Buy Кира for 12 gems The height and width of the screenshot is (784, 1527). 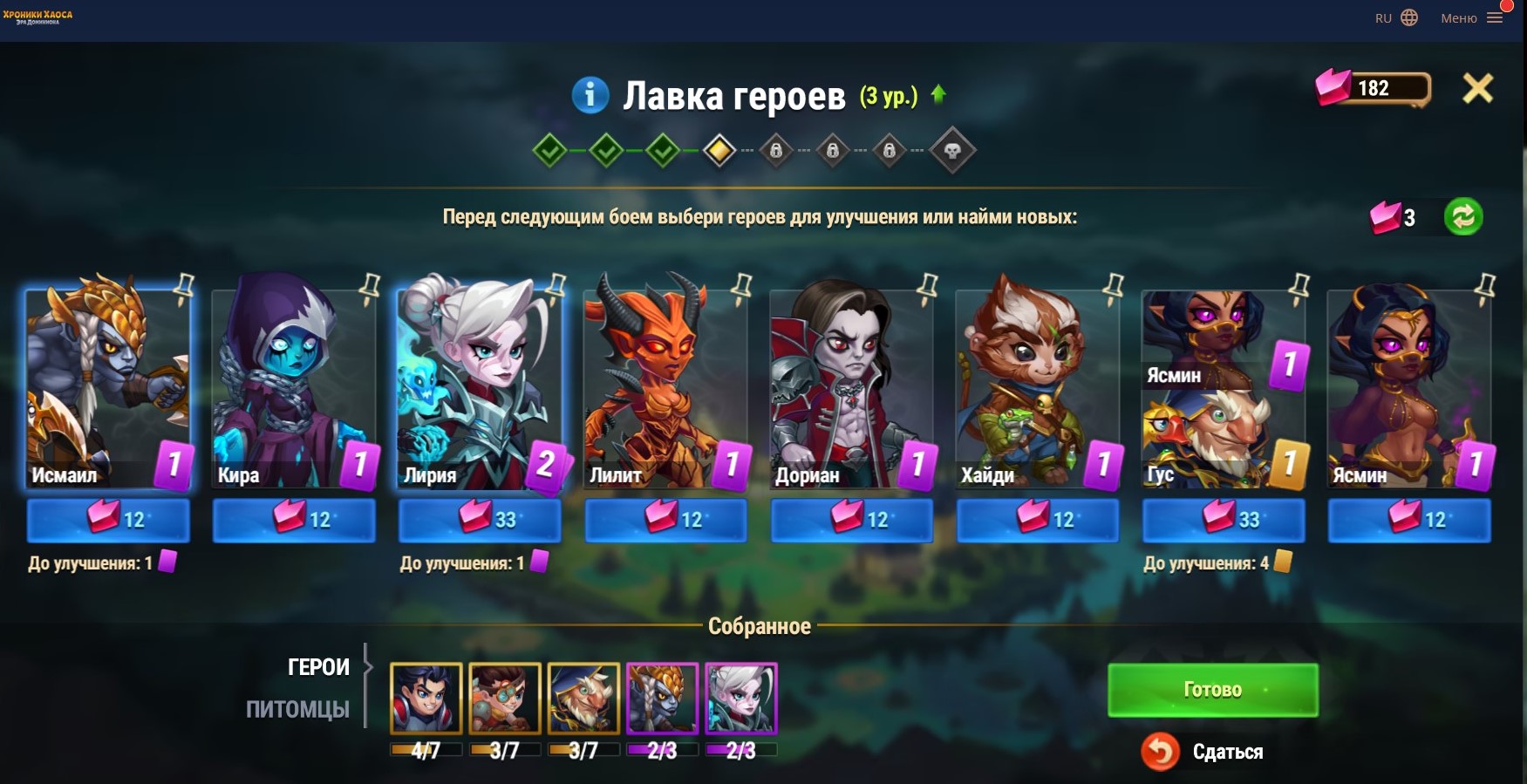[294, 520]
